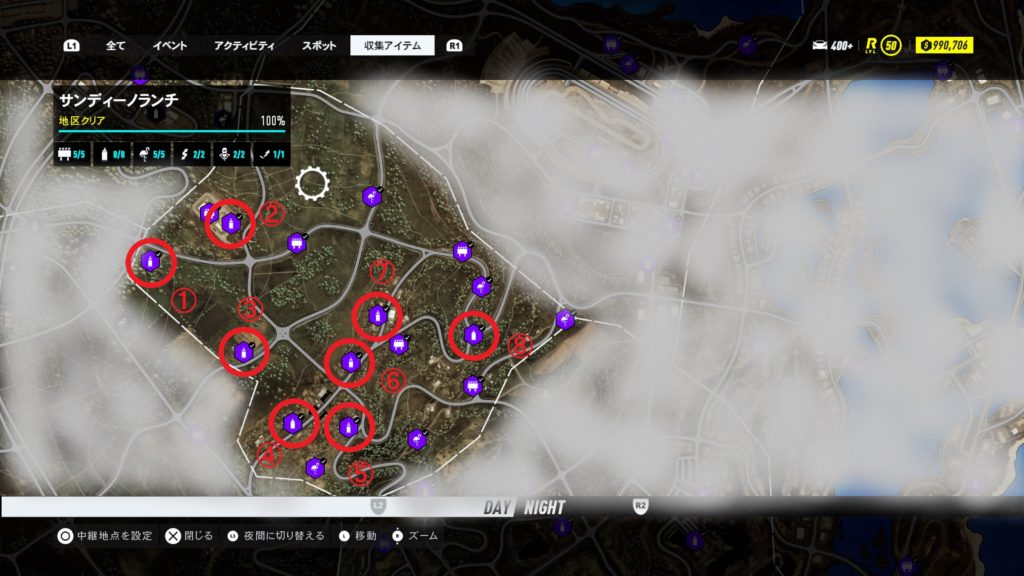Select the spray can marker labeled ⑦
The image size is (1024, 576).
click(377, 316)
